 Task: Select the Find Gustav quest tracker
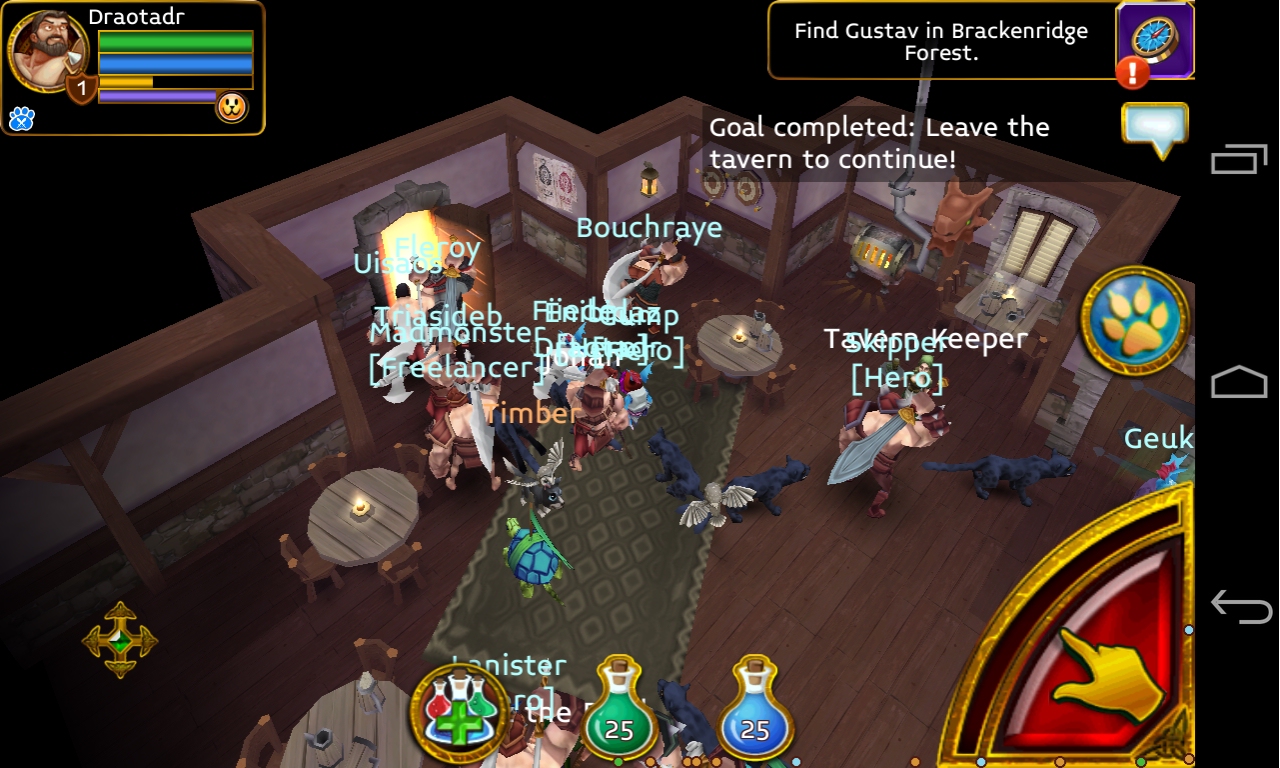pyautogui.click(x=940, y=41)
